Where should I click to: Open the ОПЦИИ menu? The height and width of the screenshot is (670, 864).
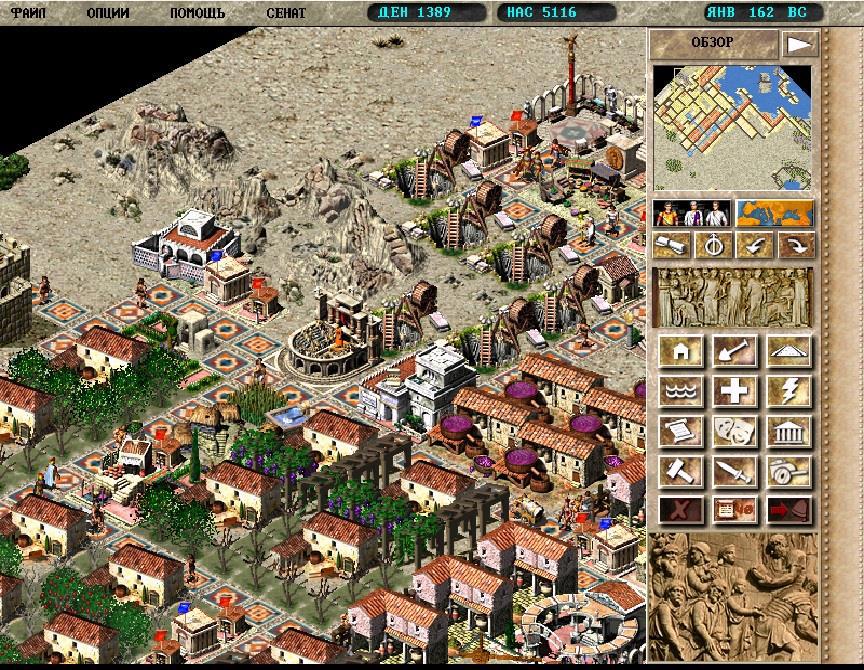point(107,13)
